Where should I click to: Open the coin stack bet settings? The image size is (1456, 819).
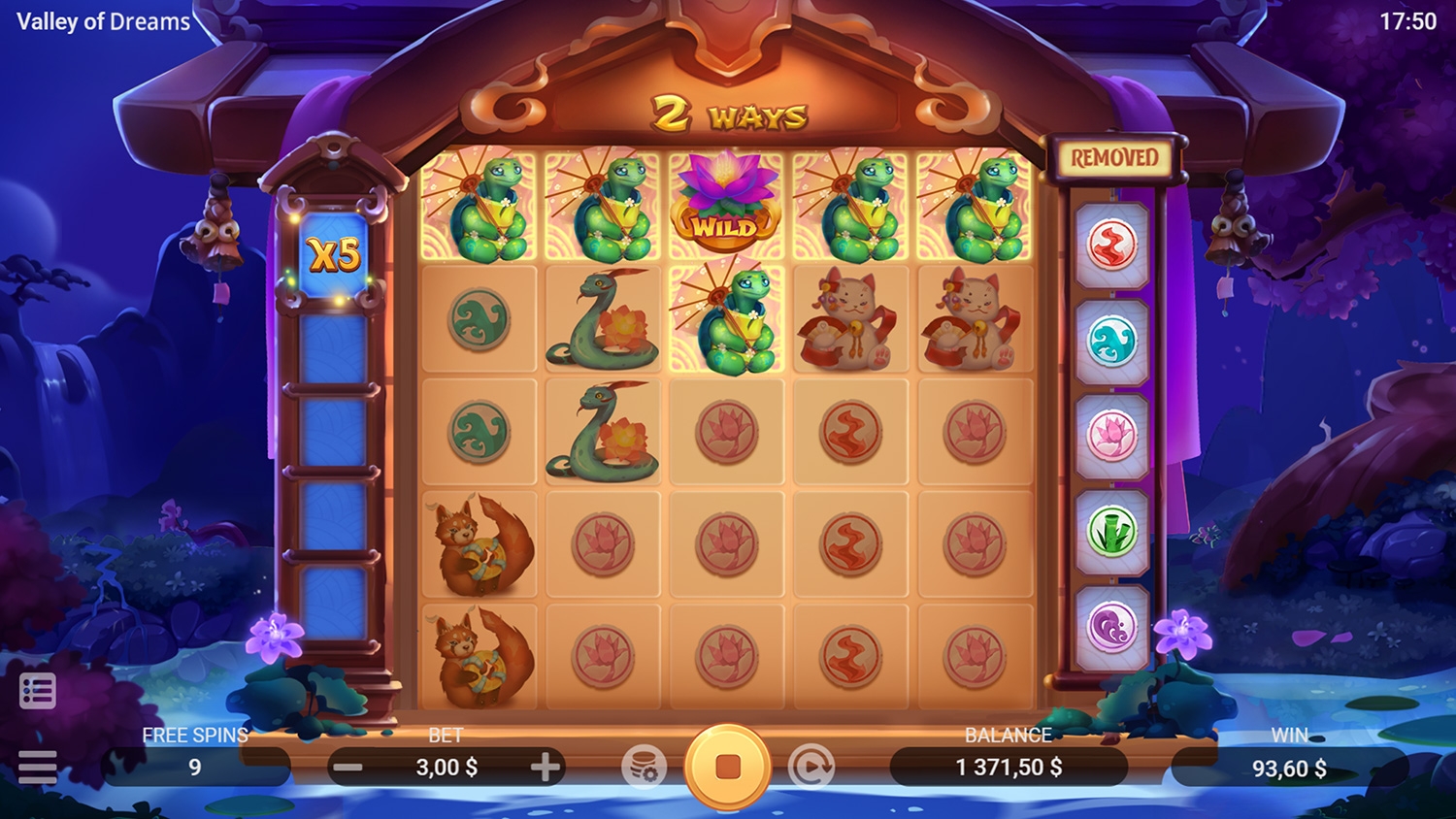pos(645,767)
